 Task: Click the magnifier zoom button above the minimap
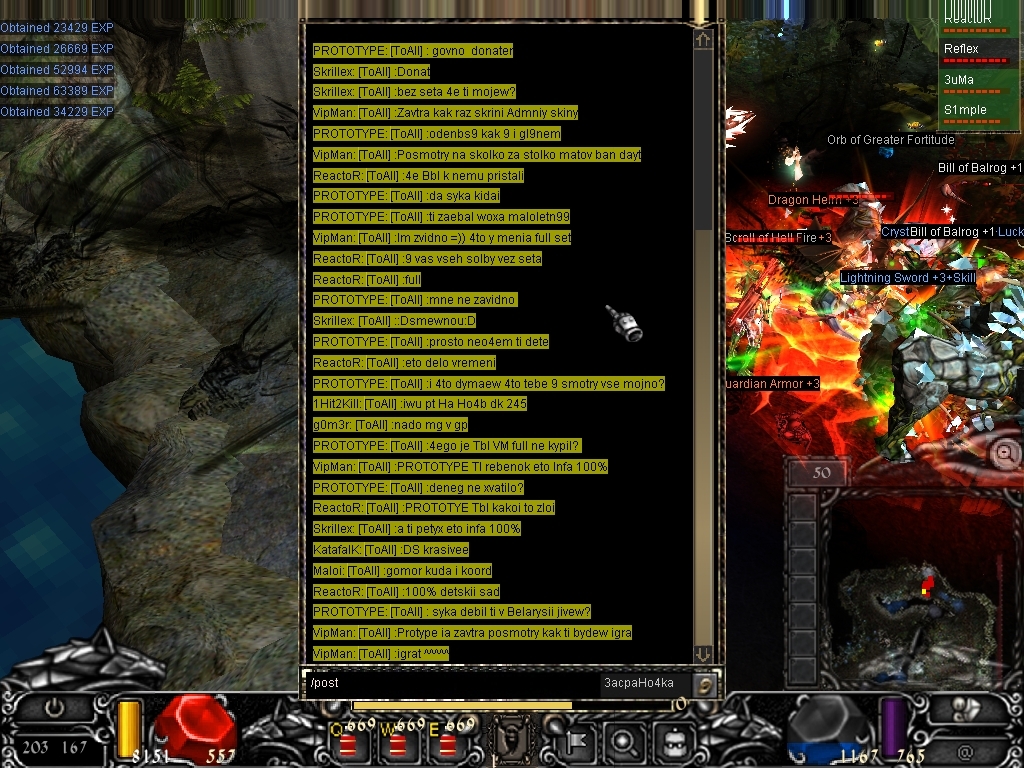tap(1006, 452)
